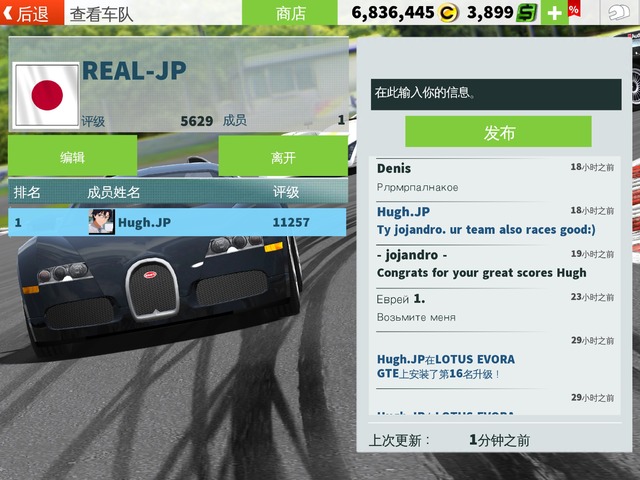This screenshot has width=640, height=480.
Task: Click 编辑 to edit the team
Action: pyautogui.click(x=72, y=157)
